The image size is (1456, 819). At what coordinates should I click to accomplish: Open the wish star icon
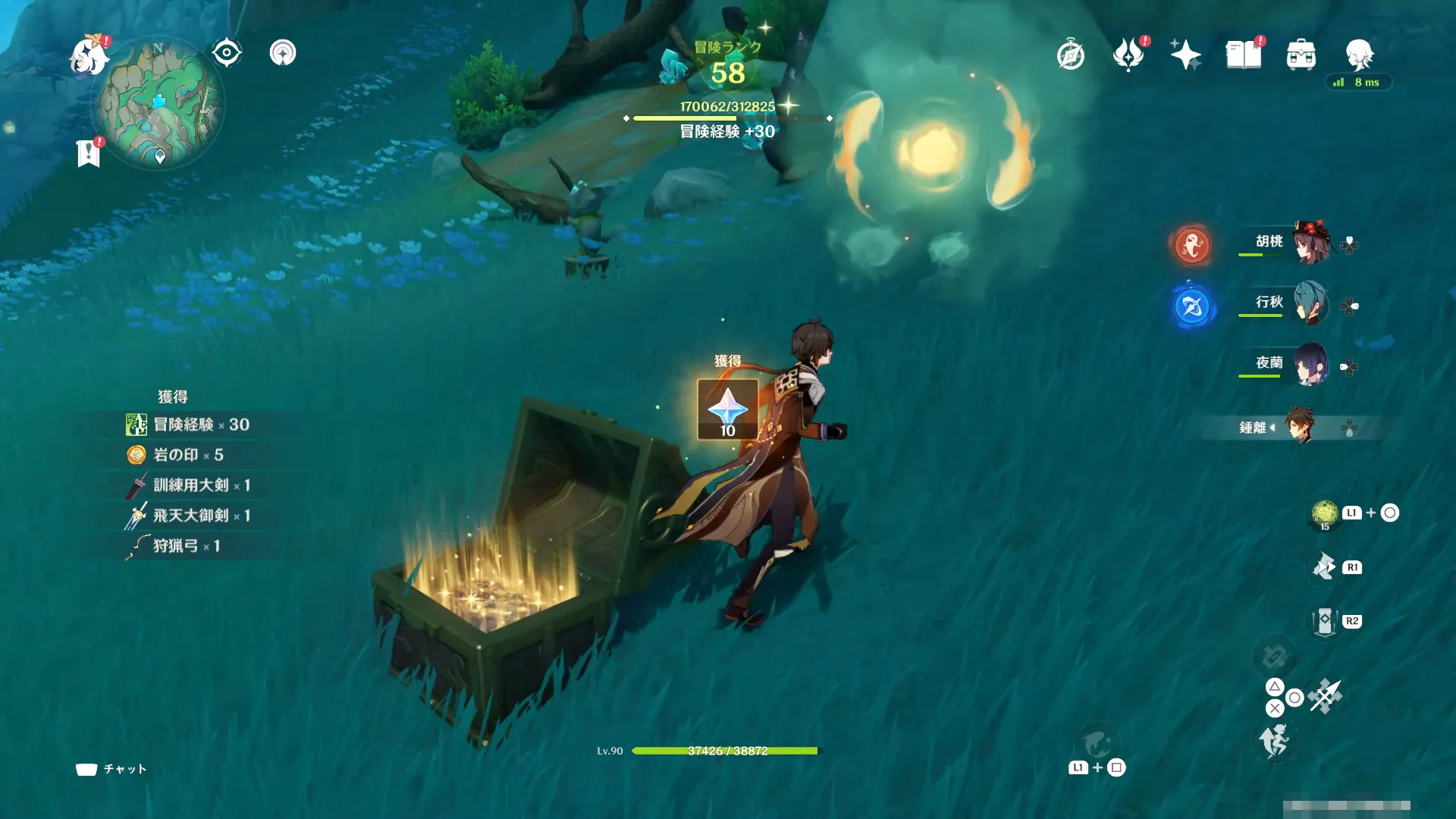click(x=1185, y=55)
